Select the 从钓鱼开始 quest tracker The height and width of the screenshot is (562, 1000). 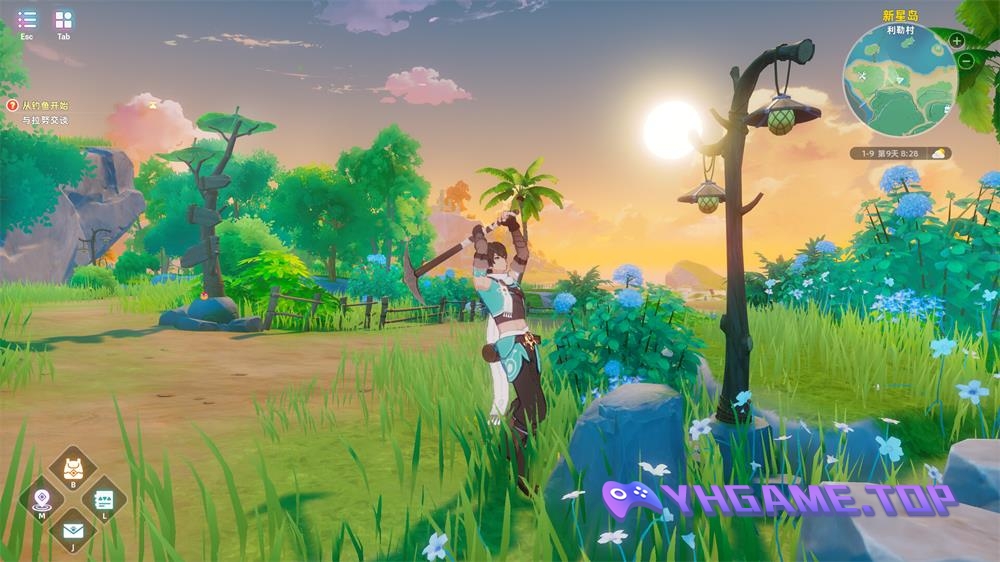point(45,105)
